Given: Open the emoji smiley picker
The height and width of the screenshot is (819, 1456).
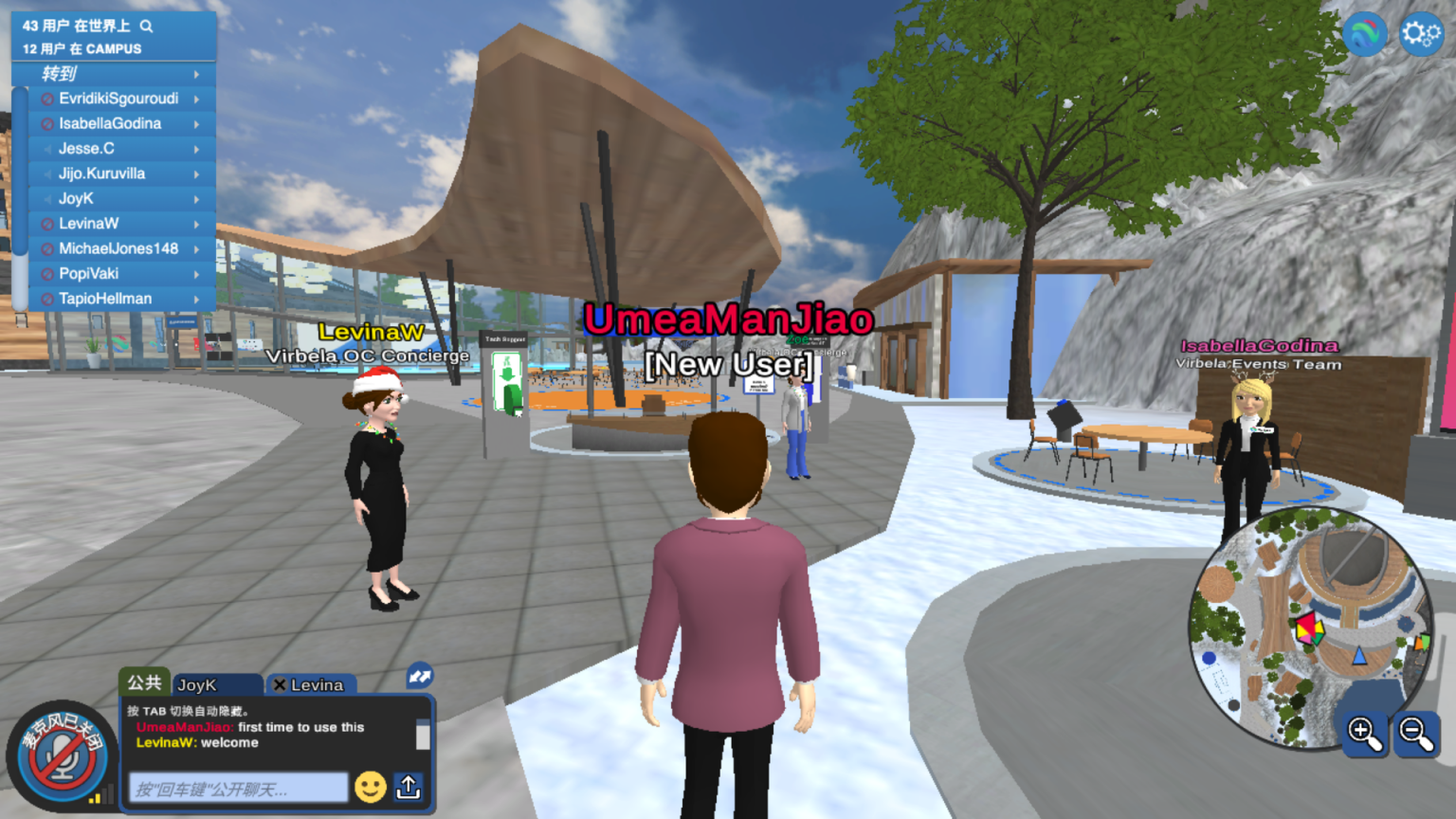Looking at the screenshot, I should click(370, 787).
